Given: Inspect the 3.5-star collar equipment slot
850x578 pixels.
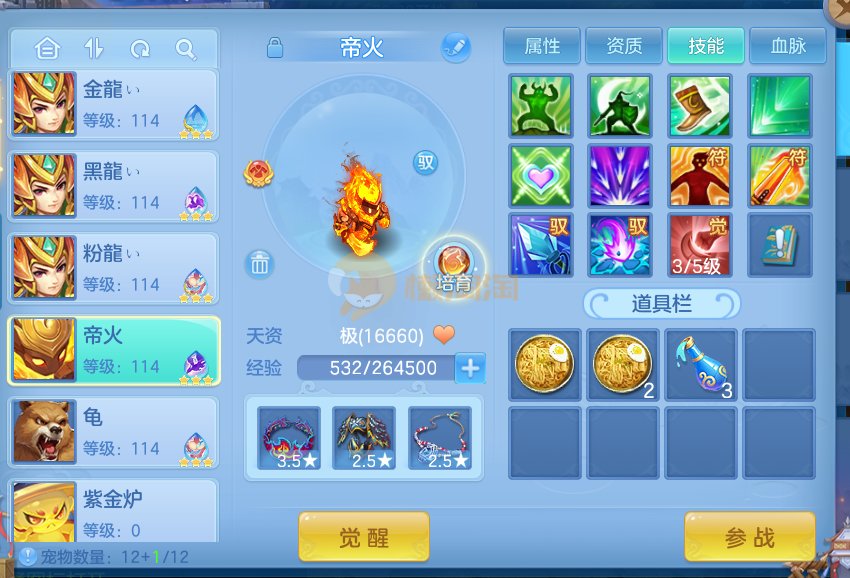Looking at the screenshot, I should (x=289, y=437).
